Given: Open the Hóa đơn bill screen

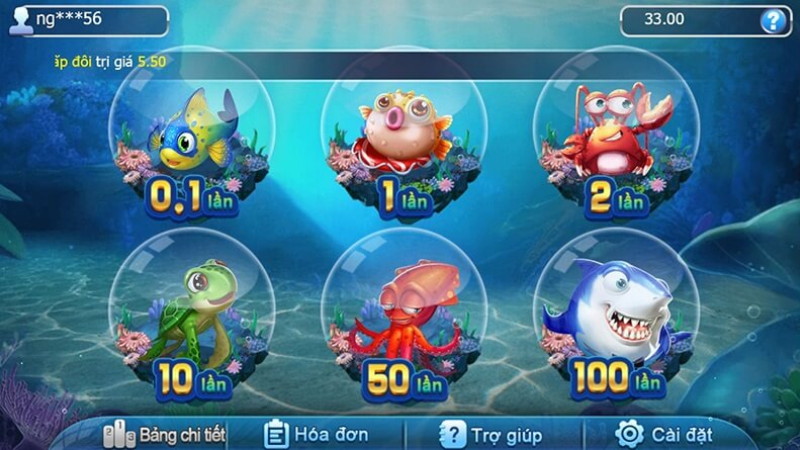Looking at the screenshot, I should 317,434.
